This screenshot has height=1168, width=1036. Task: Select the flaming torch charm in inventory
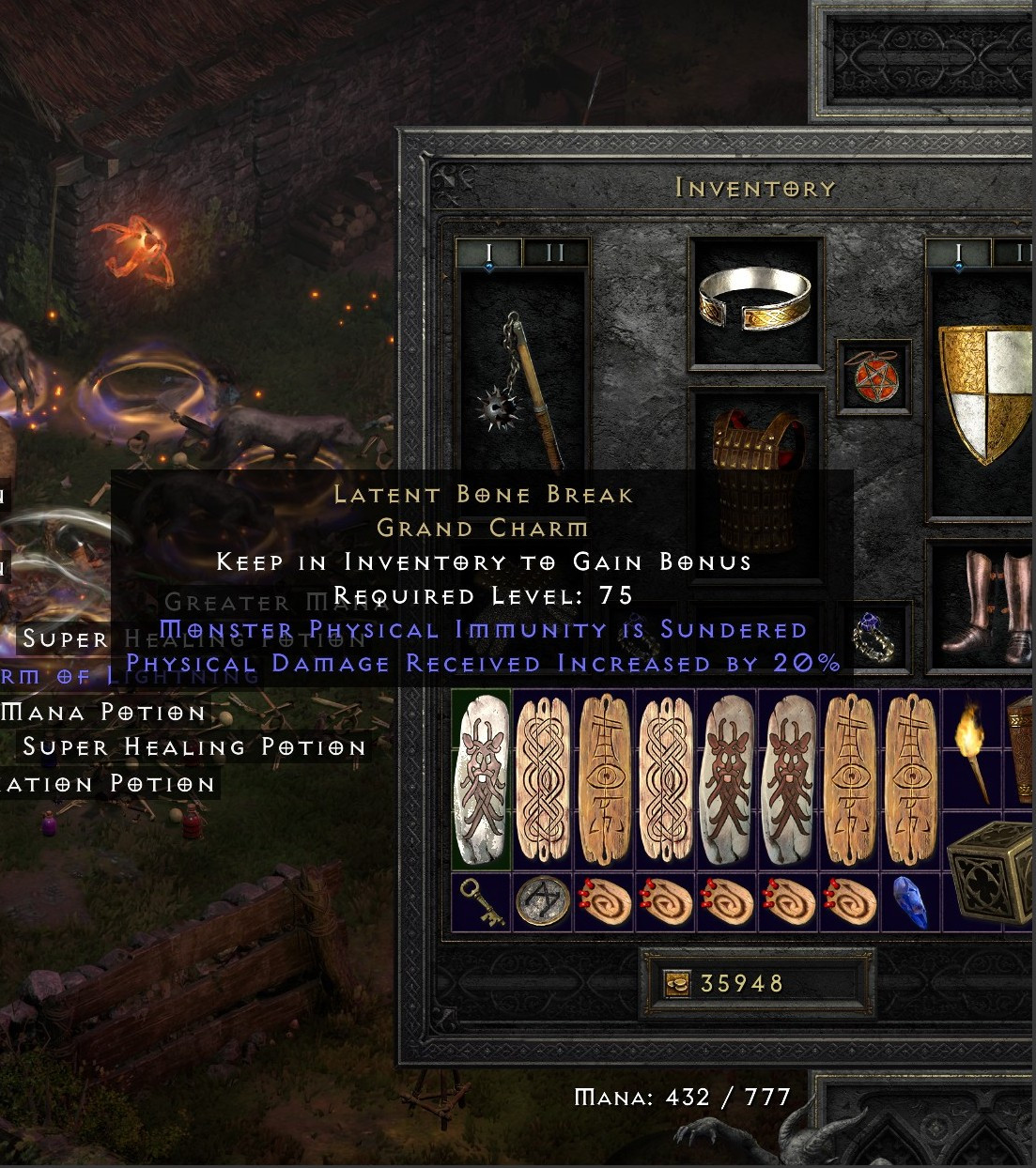[x=972, y=748]
